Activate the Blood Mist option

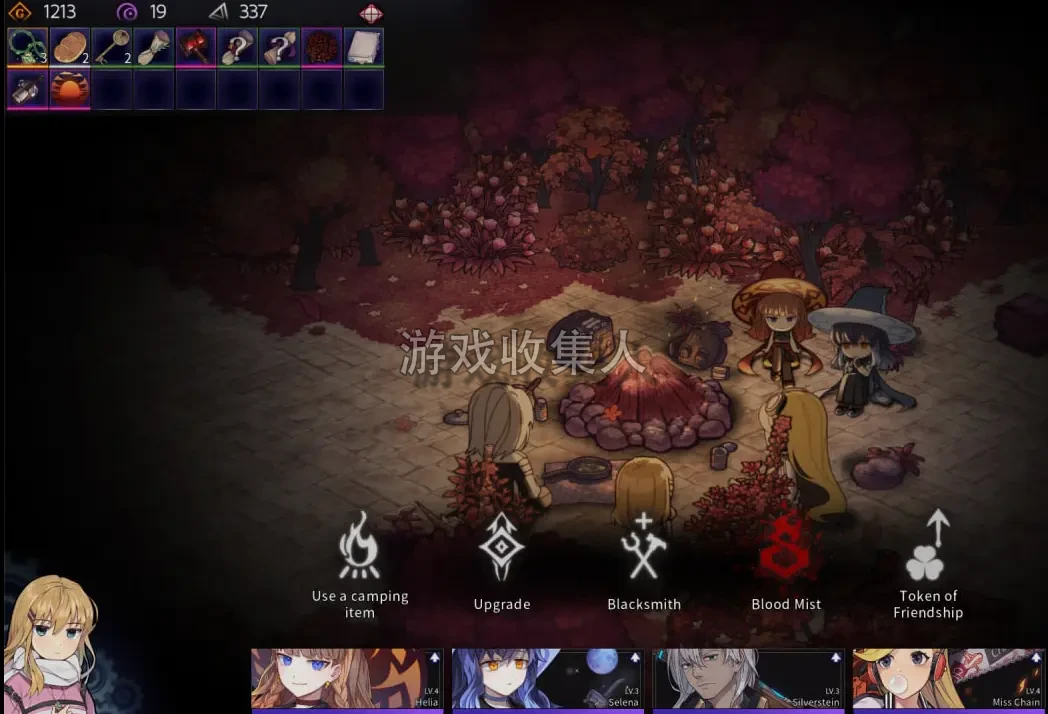point(786,560)
